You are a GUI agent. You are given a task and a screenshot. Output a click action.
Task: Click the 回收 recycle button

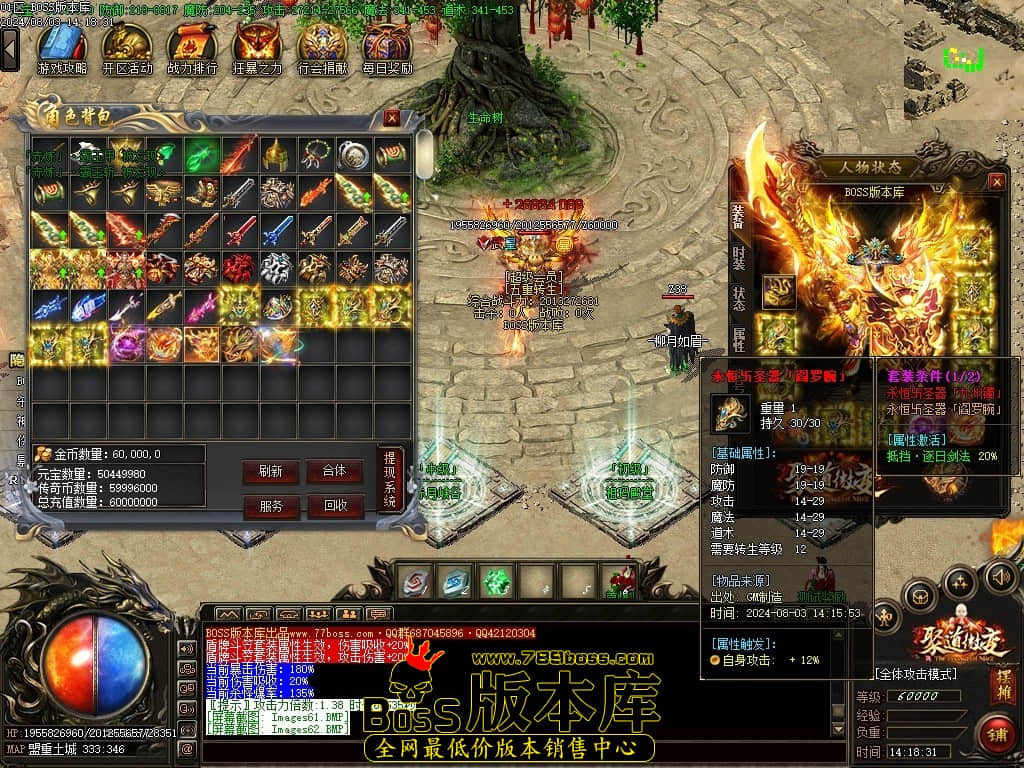click(x=334, y=506)
